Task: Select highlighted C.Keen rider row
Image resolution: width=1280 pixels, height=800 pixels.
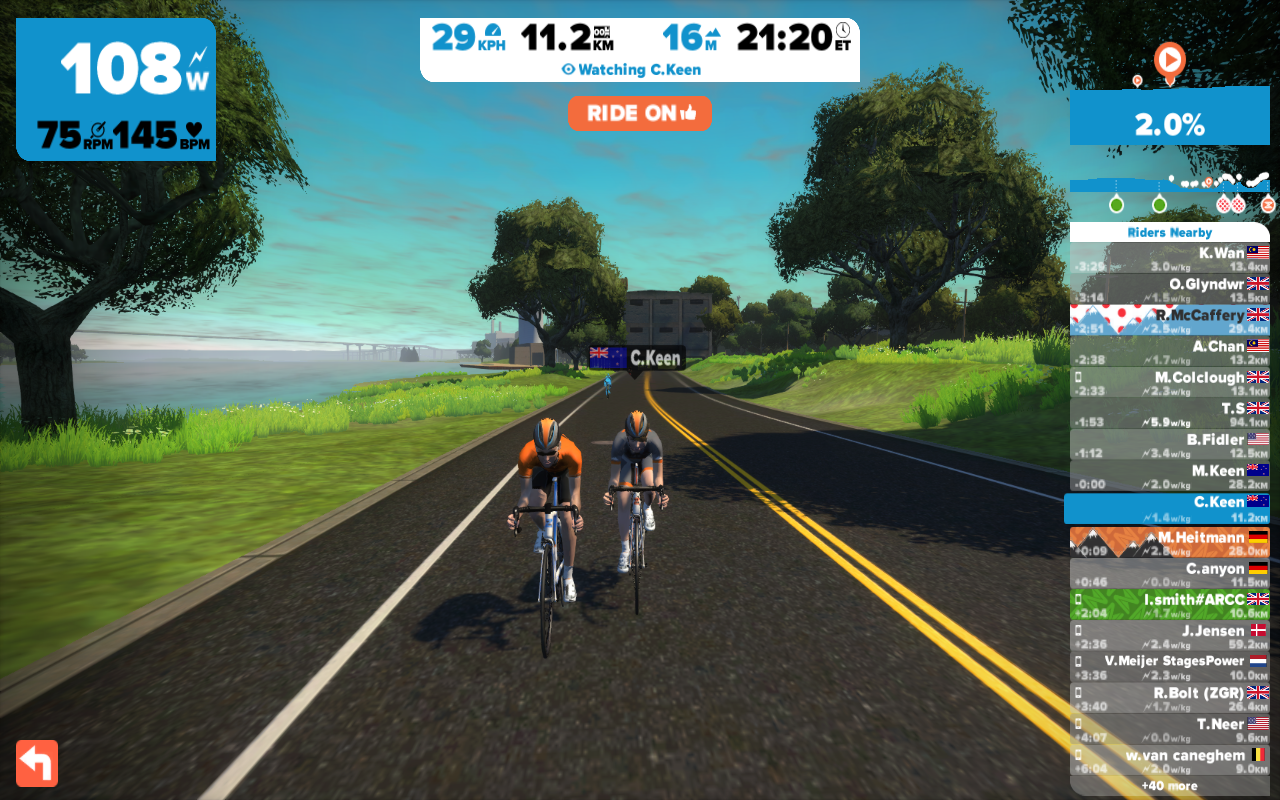Action: 1167,508
